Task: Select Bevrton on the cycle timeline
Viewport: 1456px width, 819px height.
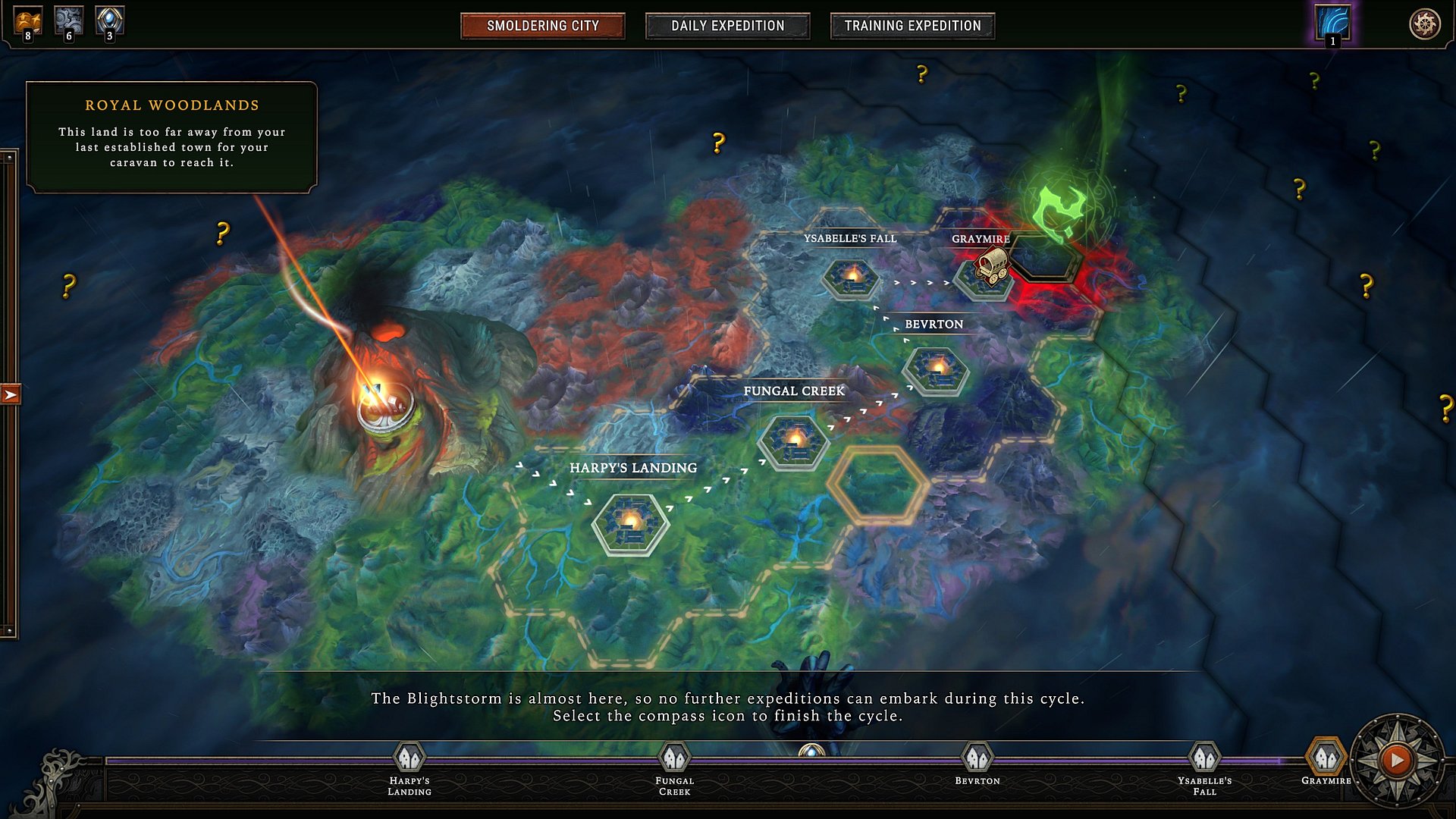Action: click(x=977, y=758)
